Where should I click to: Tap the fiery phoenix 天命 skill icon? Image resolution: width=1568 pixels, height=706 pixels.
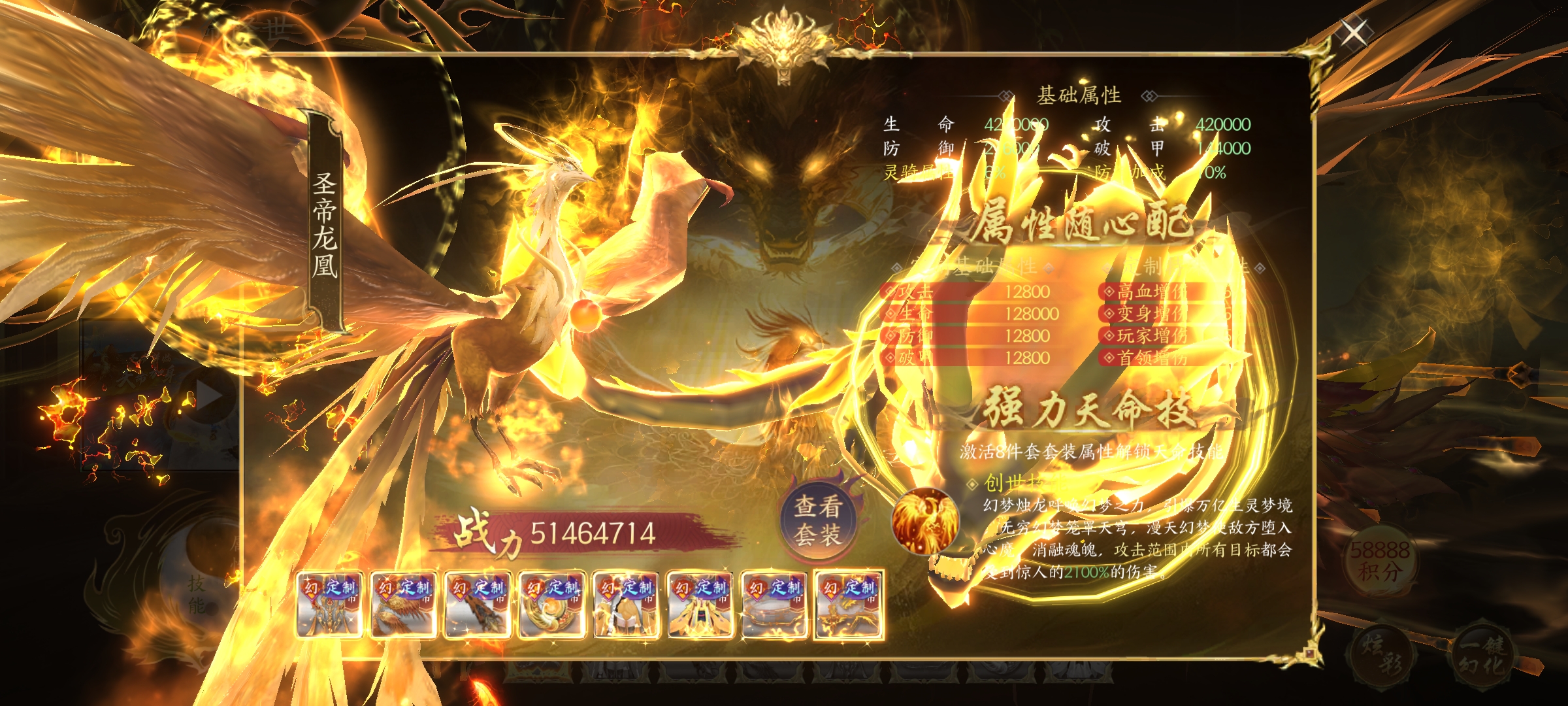924,521
